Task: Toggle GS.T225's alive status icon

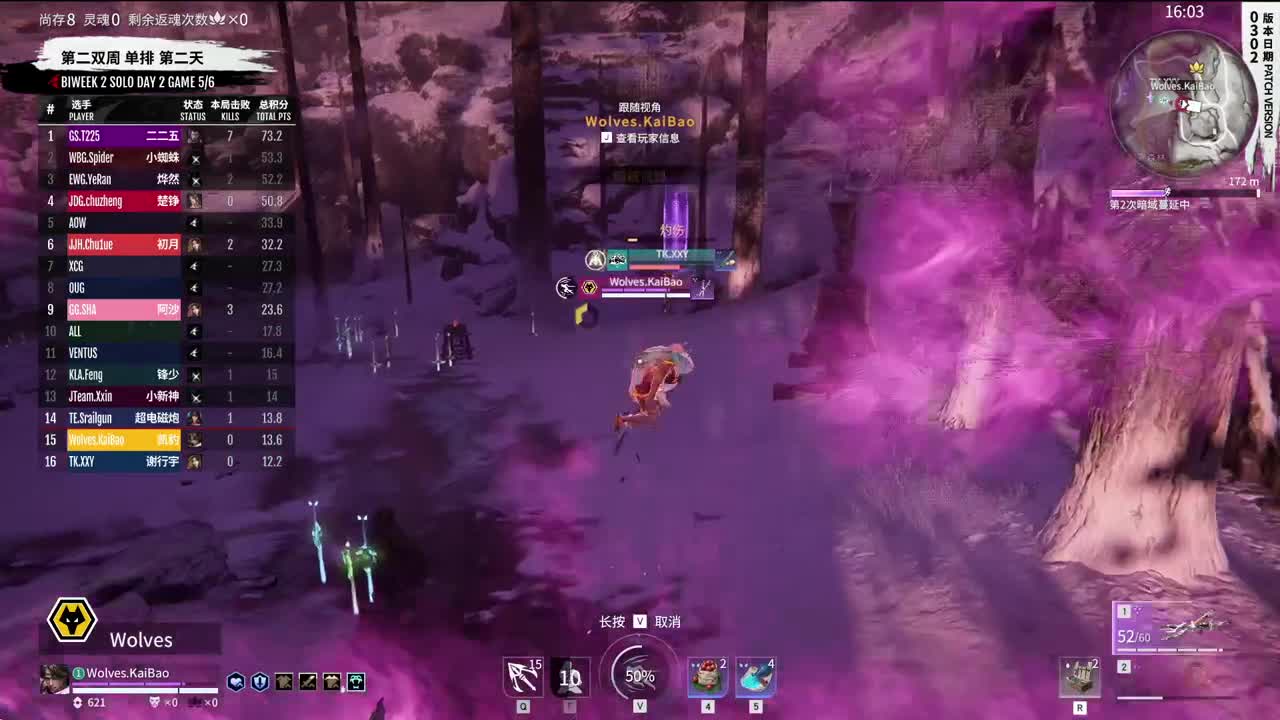Action: 196,135
